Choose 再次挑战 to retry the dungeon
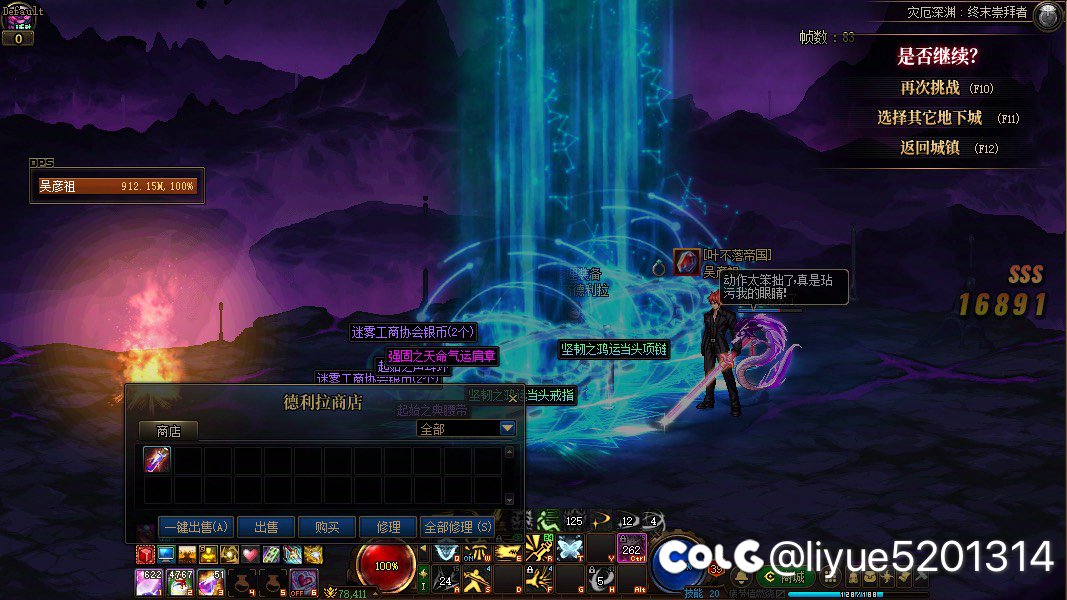The height and width of the screenshot is (600, 1067). [930, 88]
